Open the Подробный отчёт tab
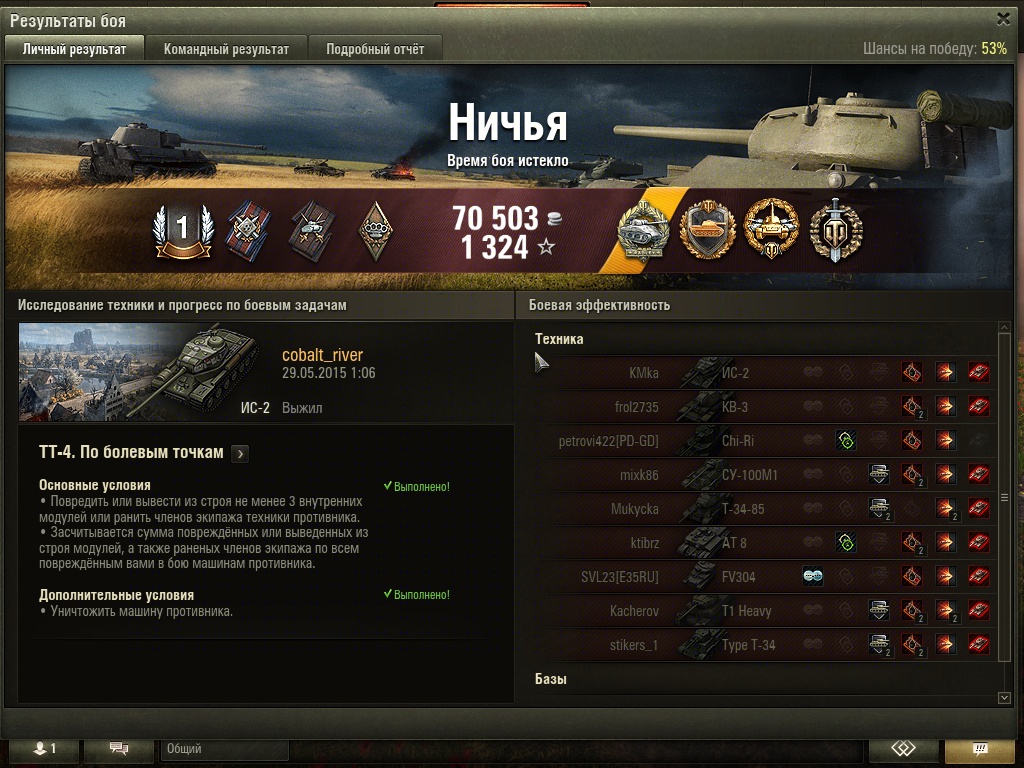 [x=375, y=49]
